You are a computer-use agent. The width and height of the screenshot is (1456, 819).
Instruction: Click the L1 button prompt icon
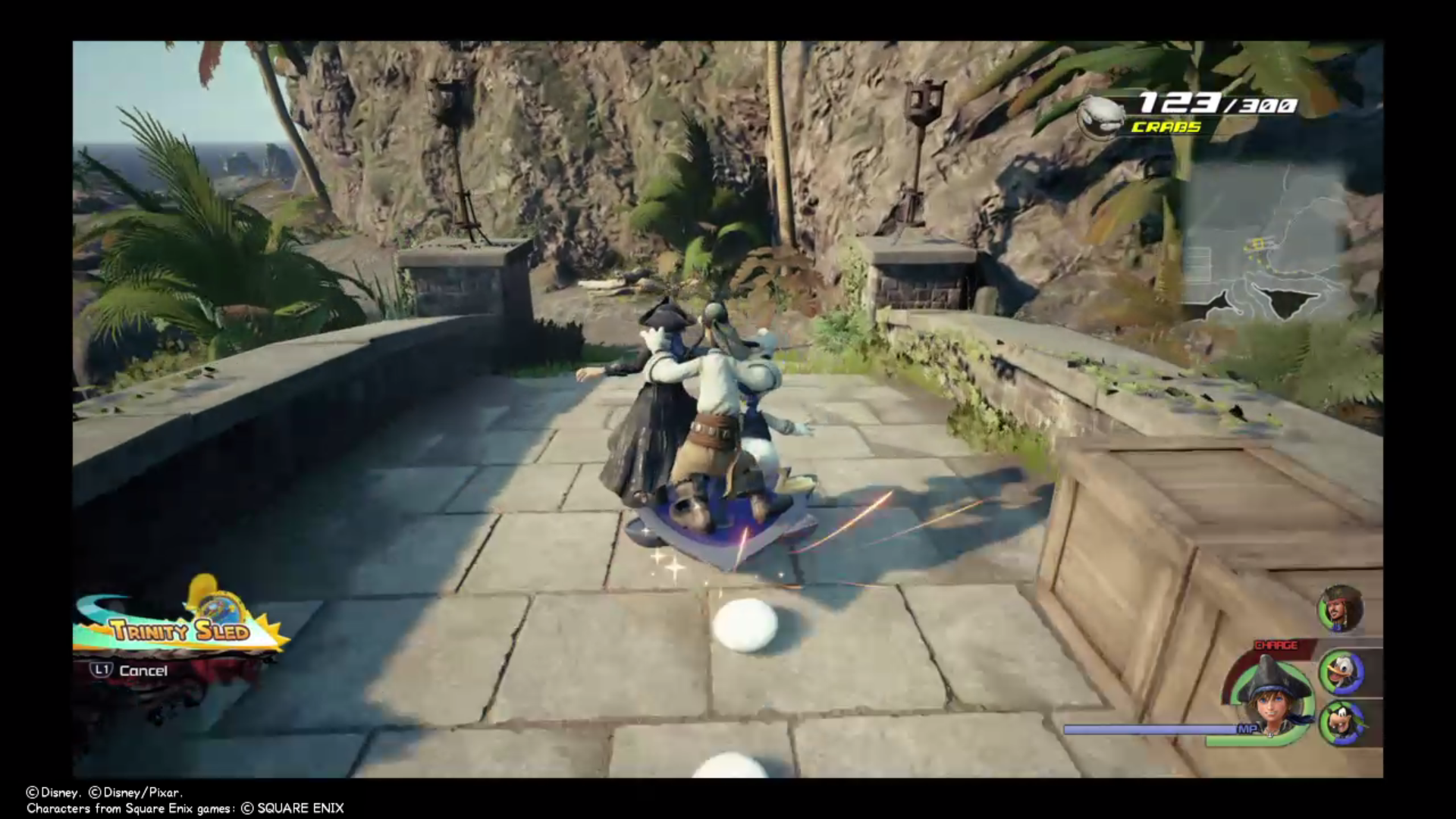pyautogui.click(x=103, y=671)
